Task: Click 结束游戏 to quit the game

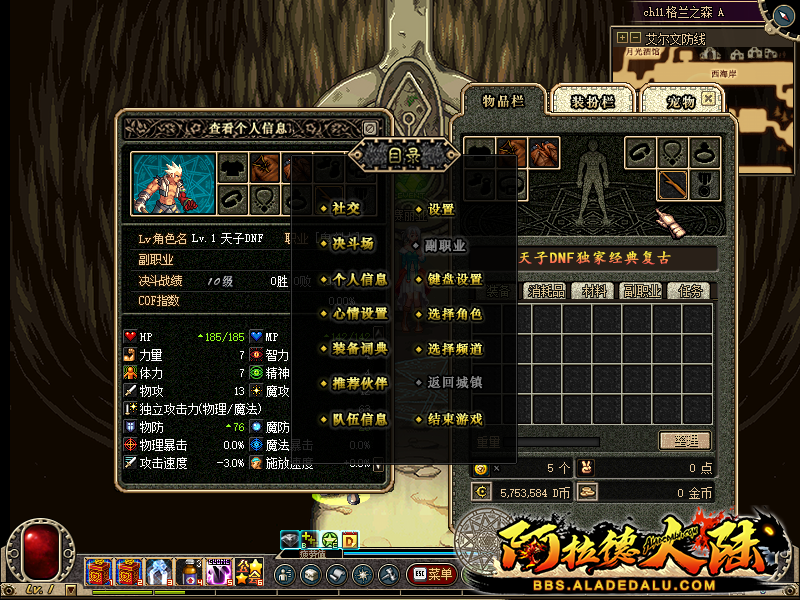Action: point(454,419)
